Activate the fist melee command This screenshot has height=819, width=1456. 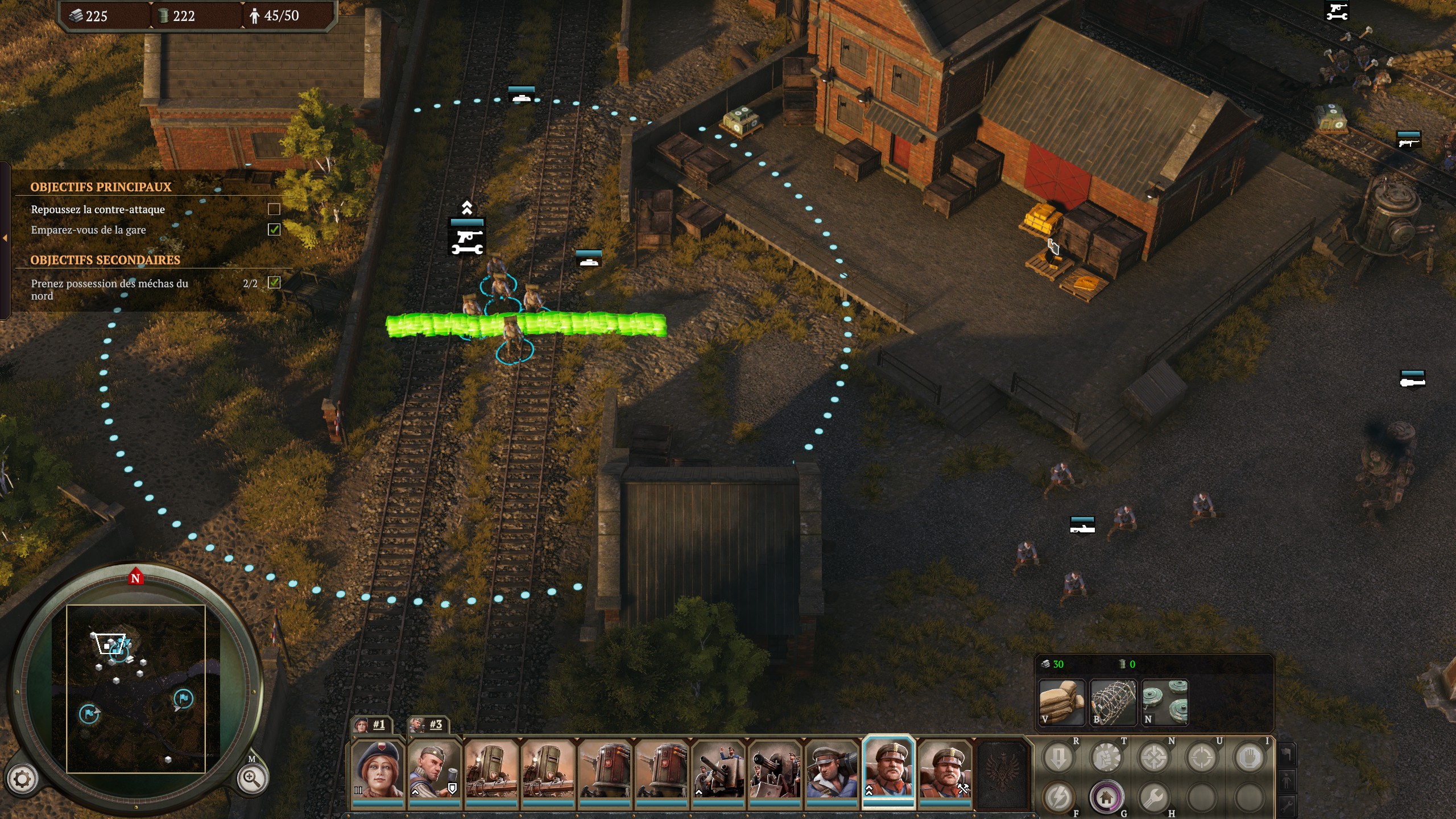tap(1106, 758)
